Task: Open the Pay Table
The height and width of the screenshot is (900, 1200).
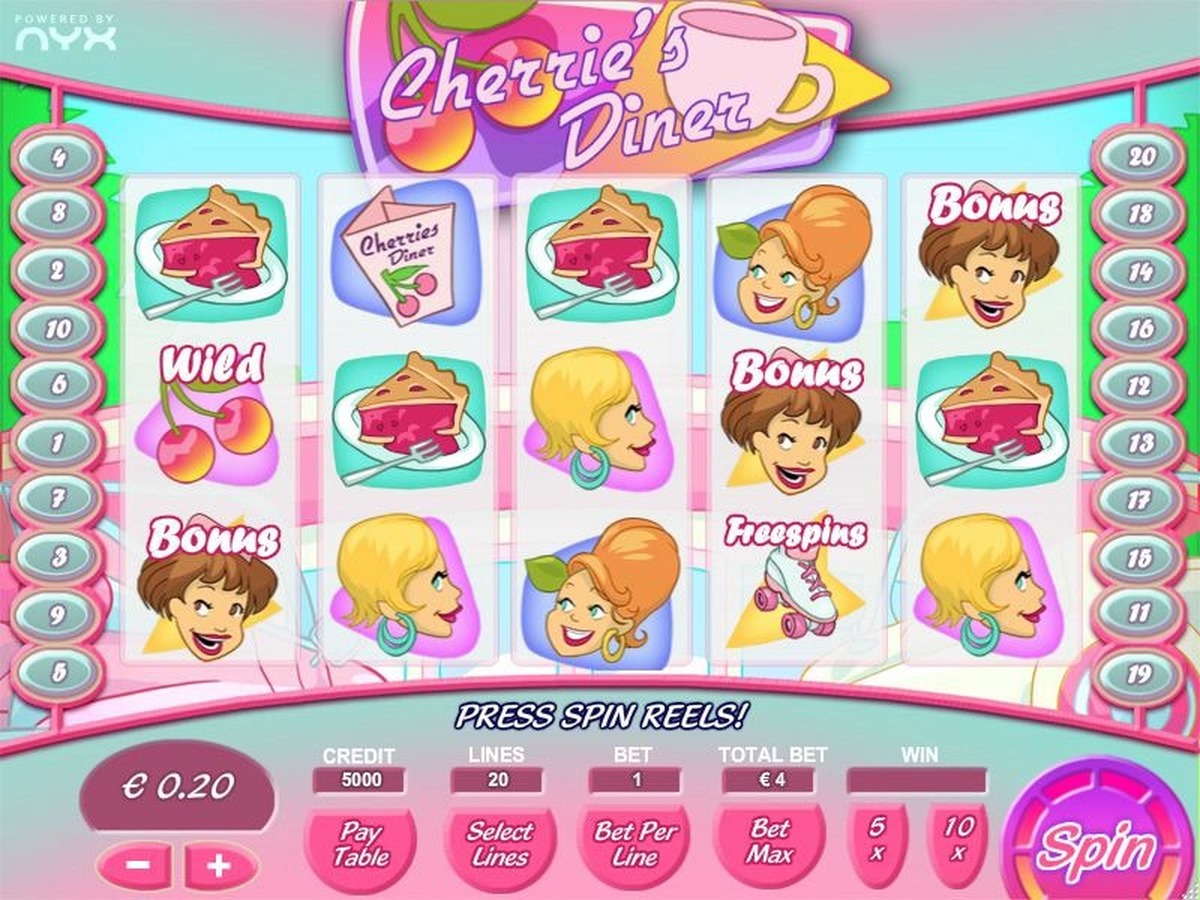Action: (360, 843)
